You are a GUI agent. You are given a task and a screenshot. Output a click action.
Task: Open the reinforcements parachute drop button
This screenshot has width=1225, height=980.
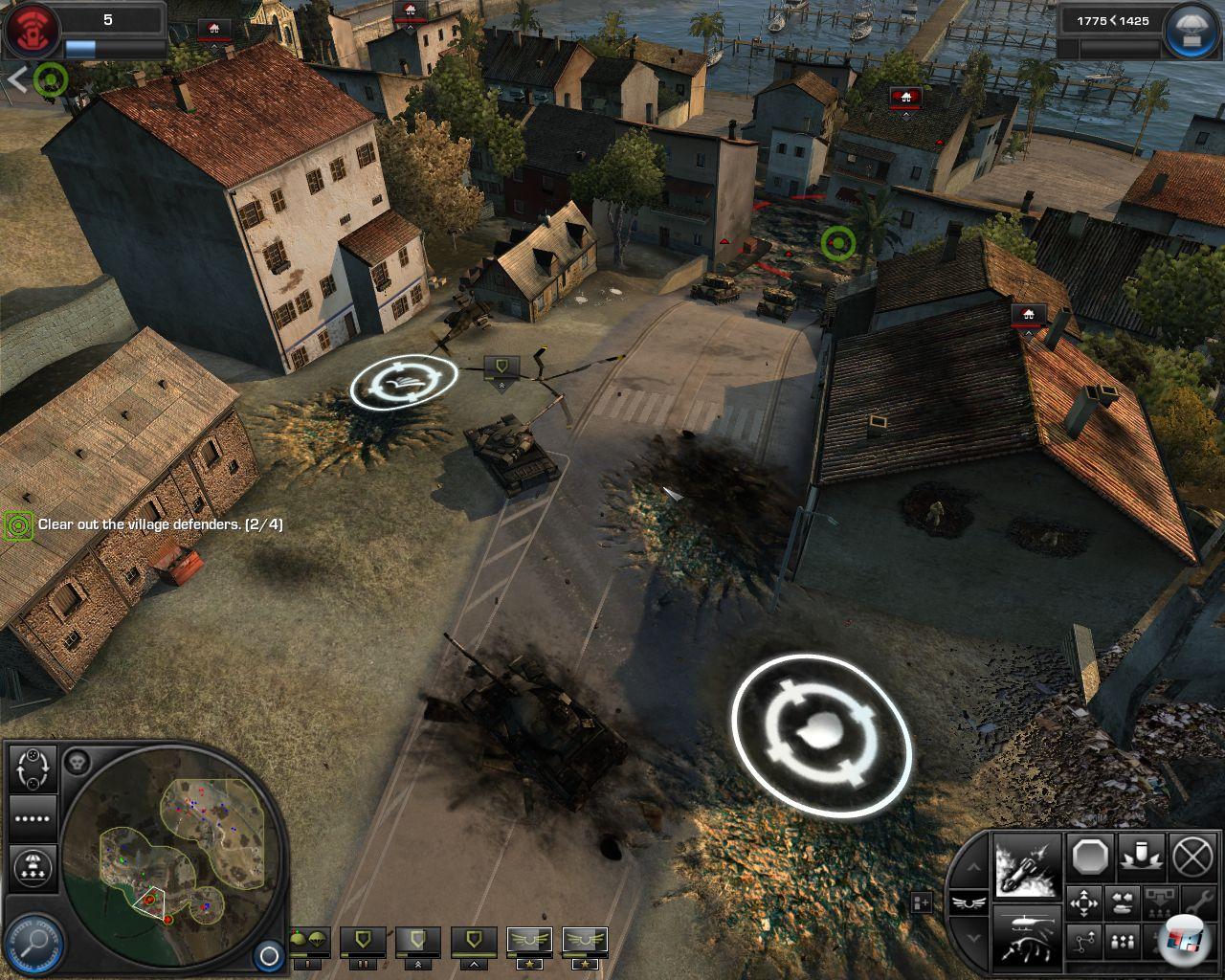[1191, 29]
